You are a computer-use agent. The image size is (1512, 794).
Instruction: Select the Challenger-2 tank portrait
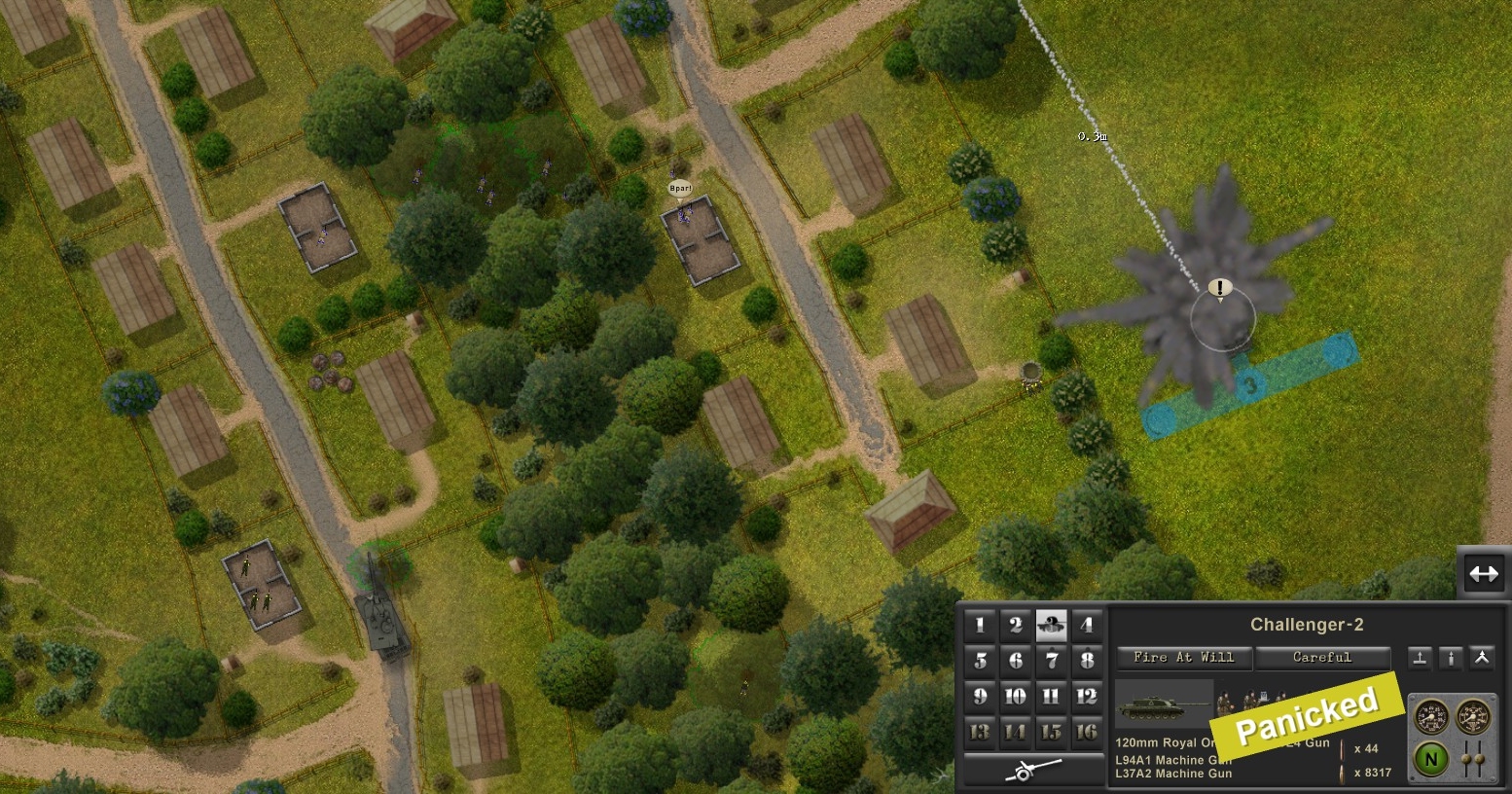[x=1164, y=706]
